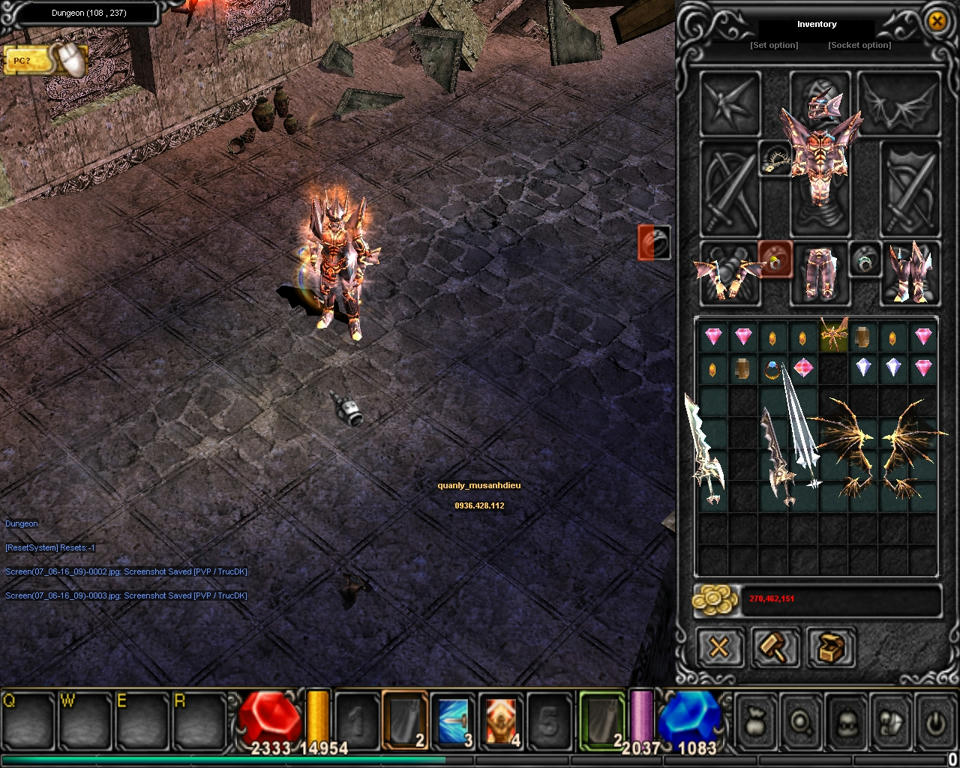
Task: Select the red-highlighted ring slot
Action: [775, 259]
